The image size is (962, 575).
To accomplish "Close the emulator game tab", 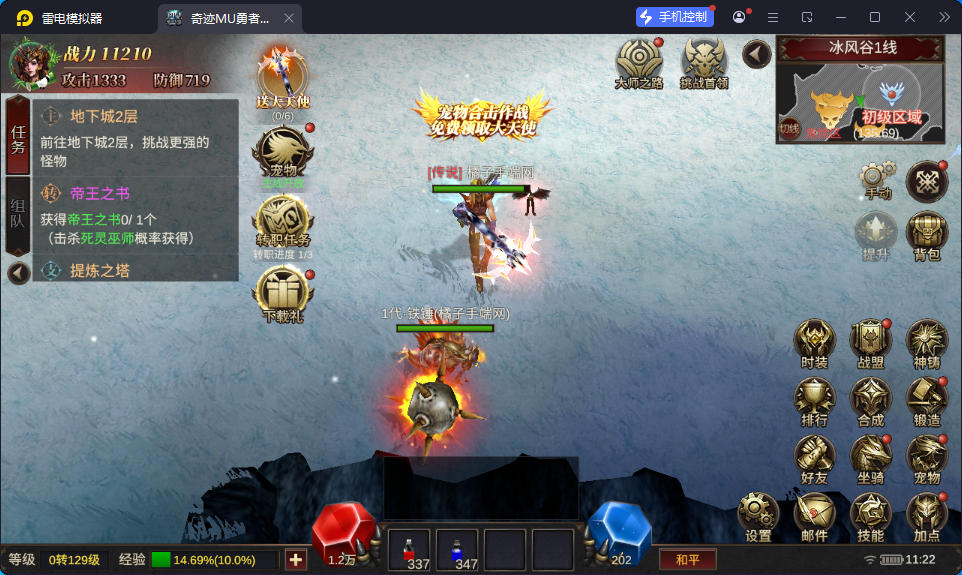I will tap(289, 18).
